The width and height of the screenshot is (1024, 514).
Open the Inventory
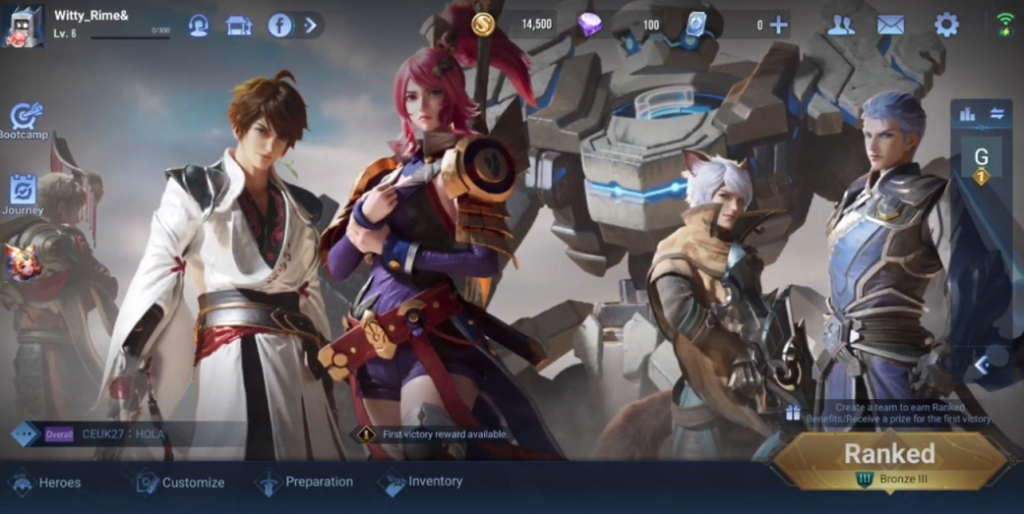click(x=421, y=482)
